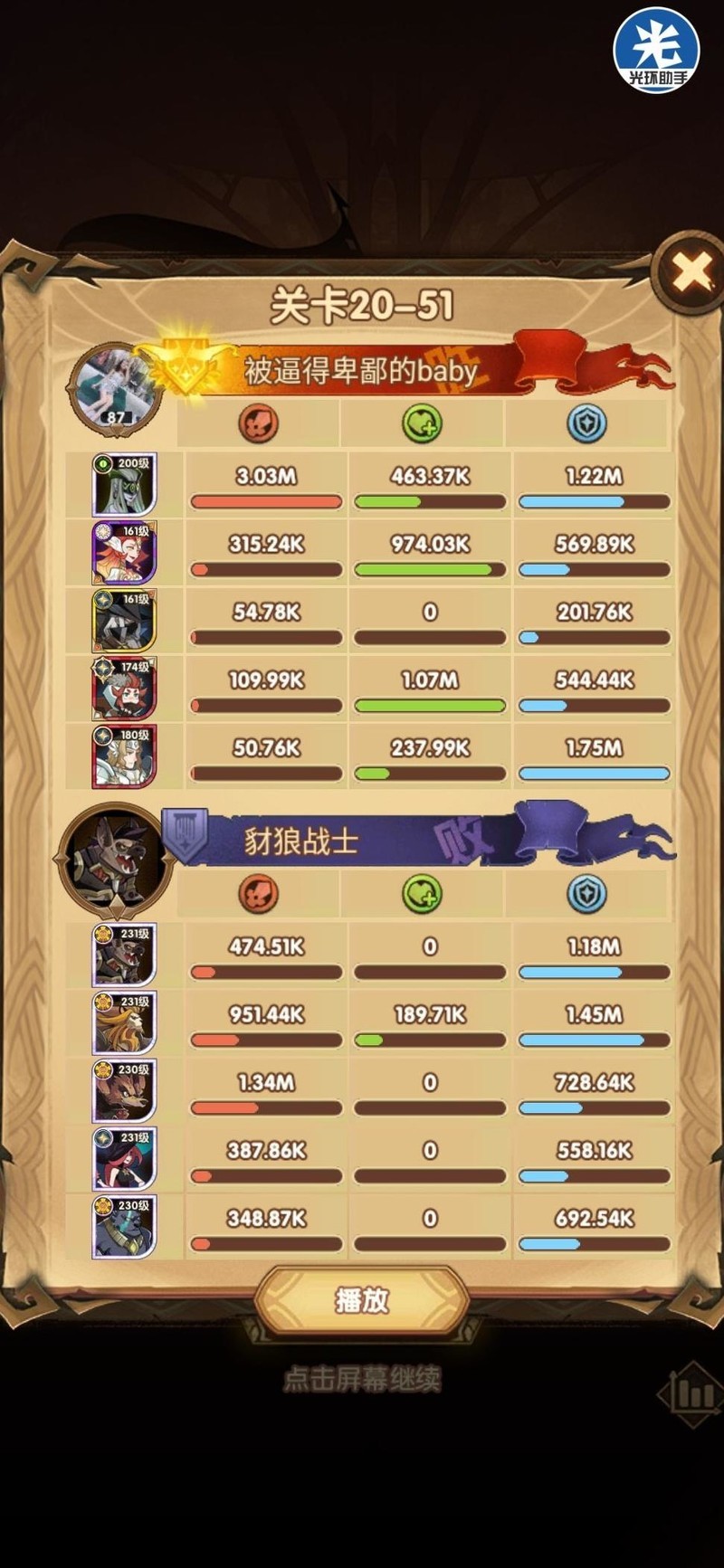Tap the 播放 replay button
This screenshot has width=724, height=1568.
click(x=362, y=1300)
